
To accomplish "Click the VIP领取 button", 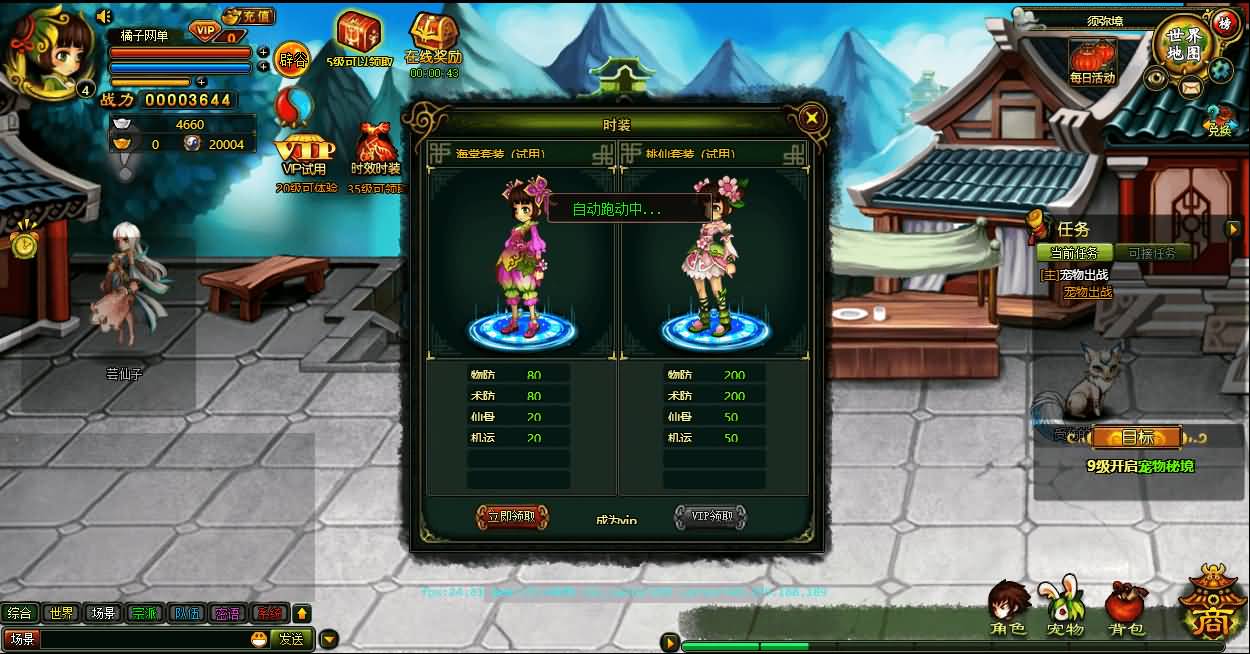I will [x=710, y=517].
